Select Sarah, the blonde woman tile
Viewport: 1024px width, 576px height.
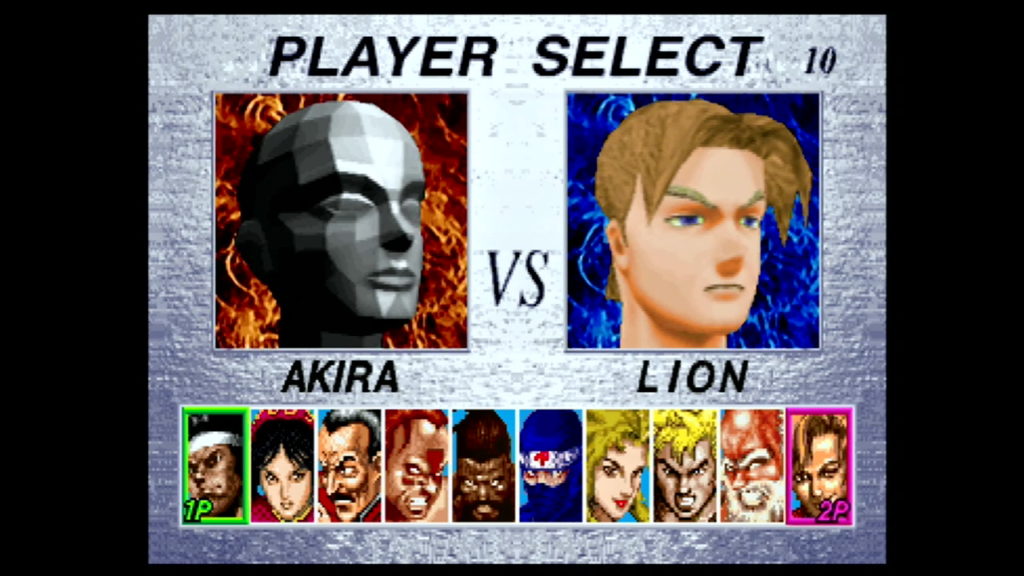617,465
